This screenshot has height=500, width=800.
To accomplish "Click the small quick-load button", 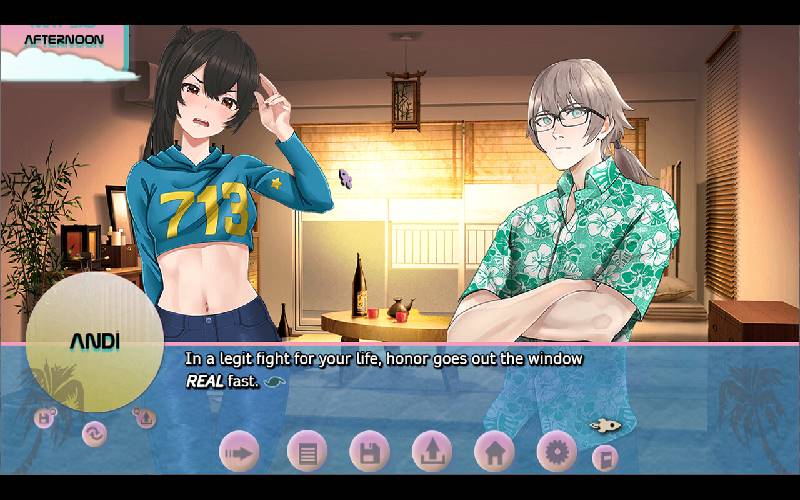I will (x=144, y=418).
